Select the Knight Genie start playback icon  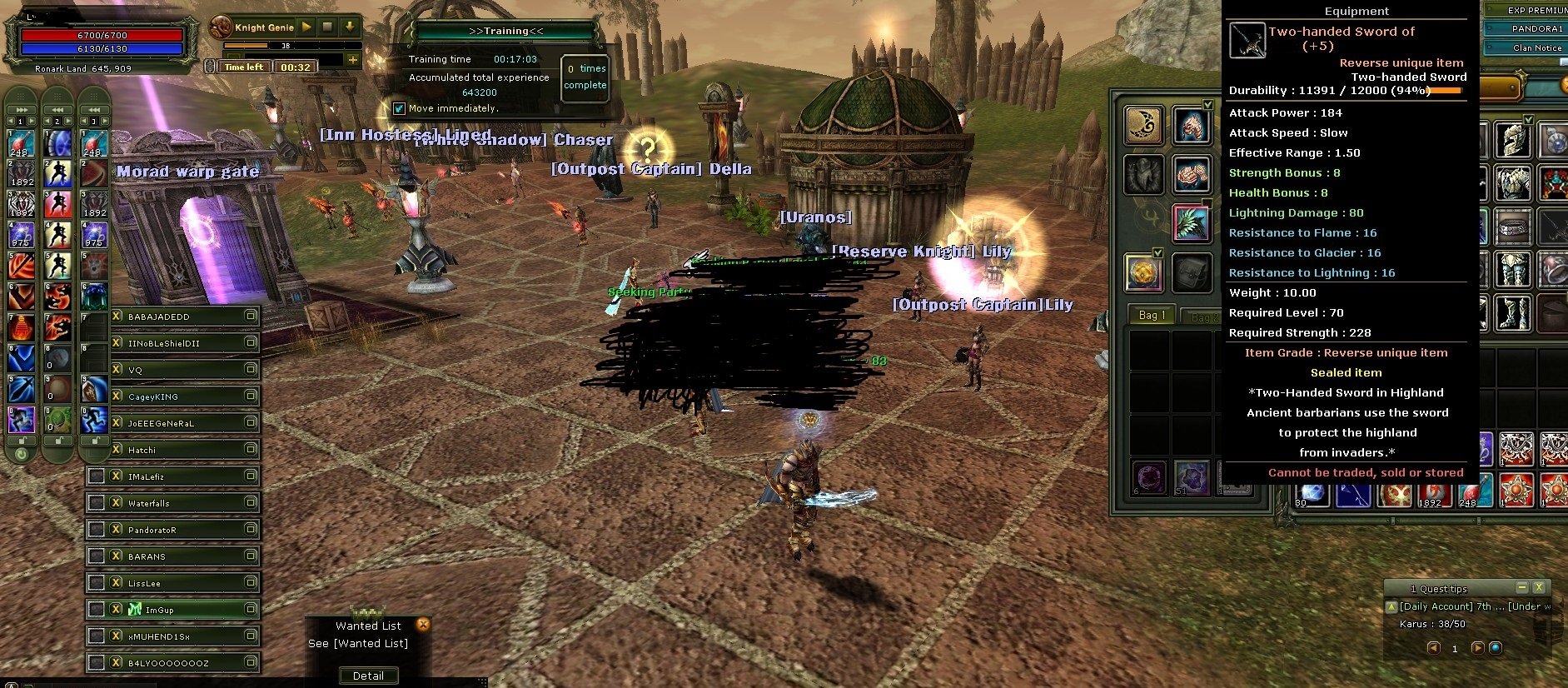pos(305,27)
